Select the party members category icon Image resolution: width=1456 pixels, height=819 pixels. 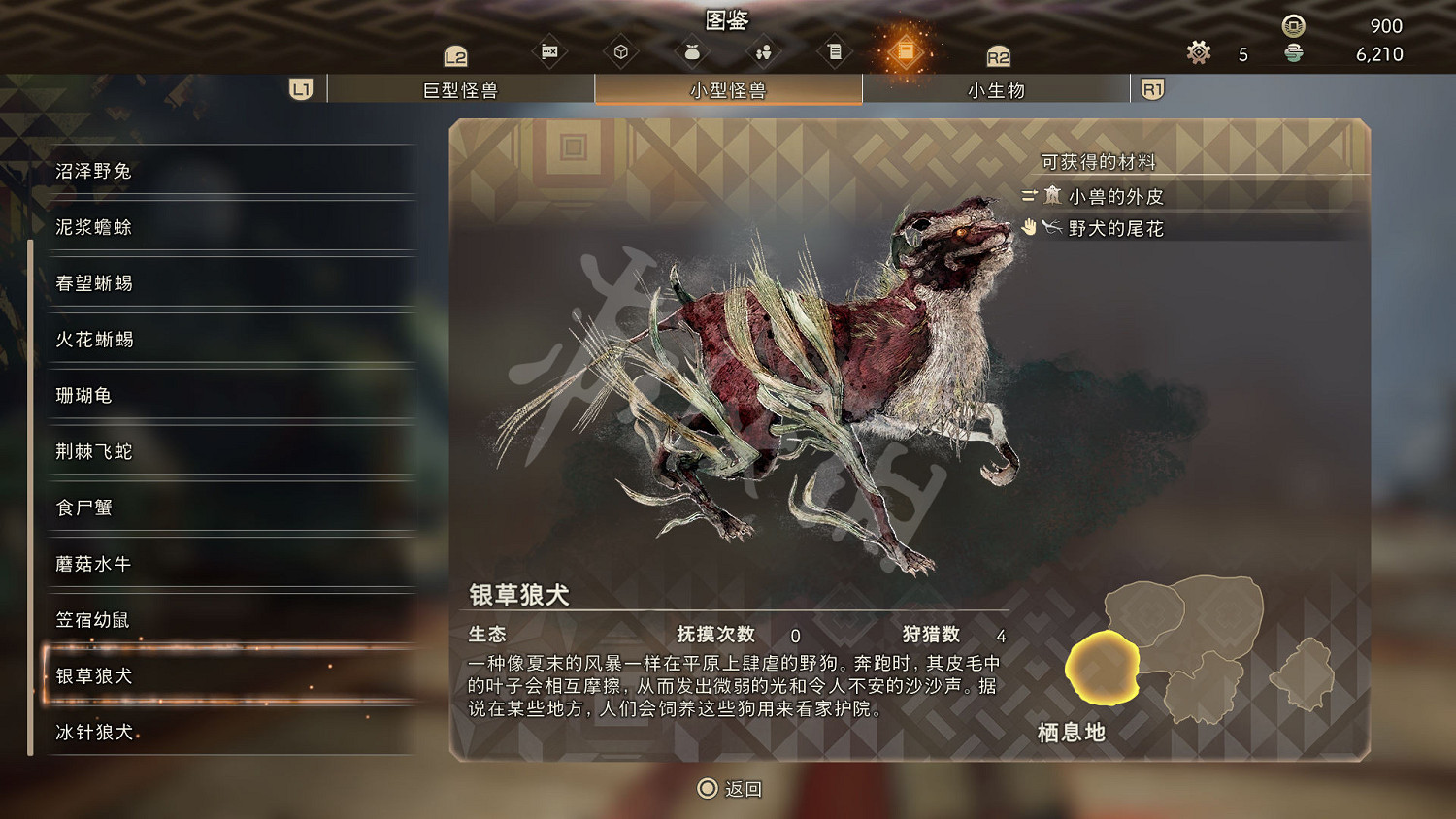point(764,52)
